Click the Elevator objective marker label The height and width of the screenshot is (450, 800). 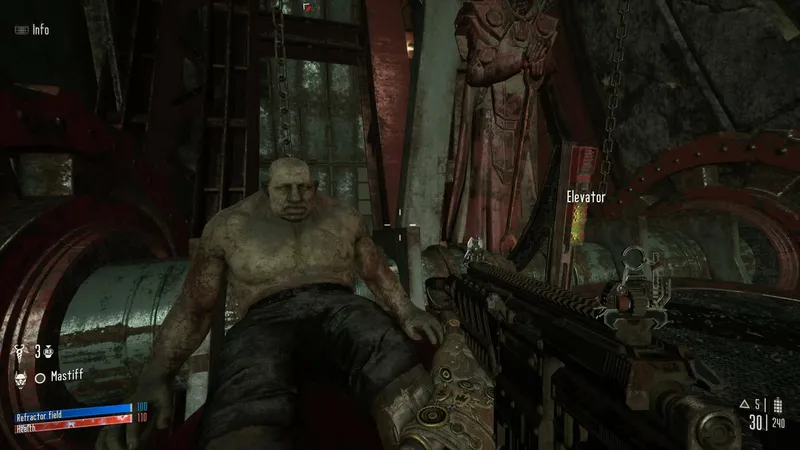coord(586,197)
